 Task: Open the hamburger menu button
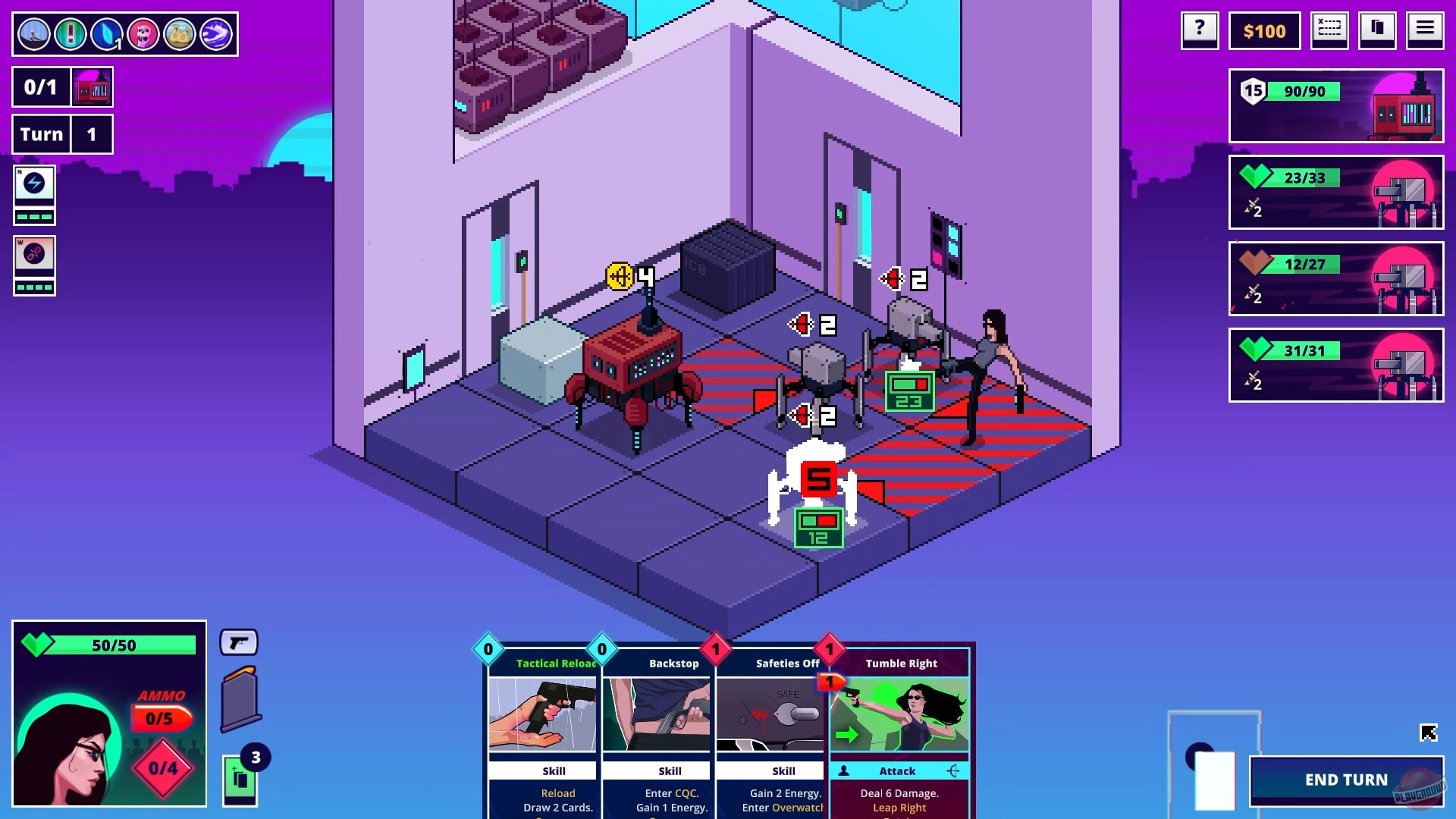pos(1426,30)
